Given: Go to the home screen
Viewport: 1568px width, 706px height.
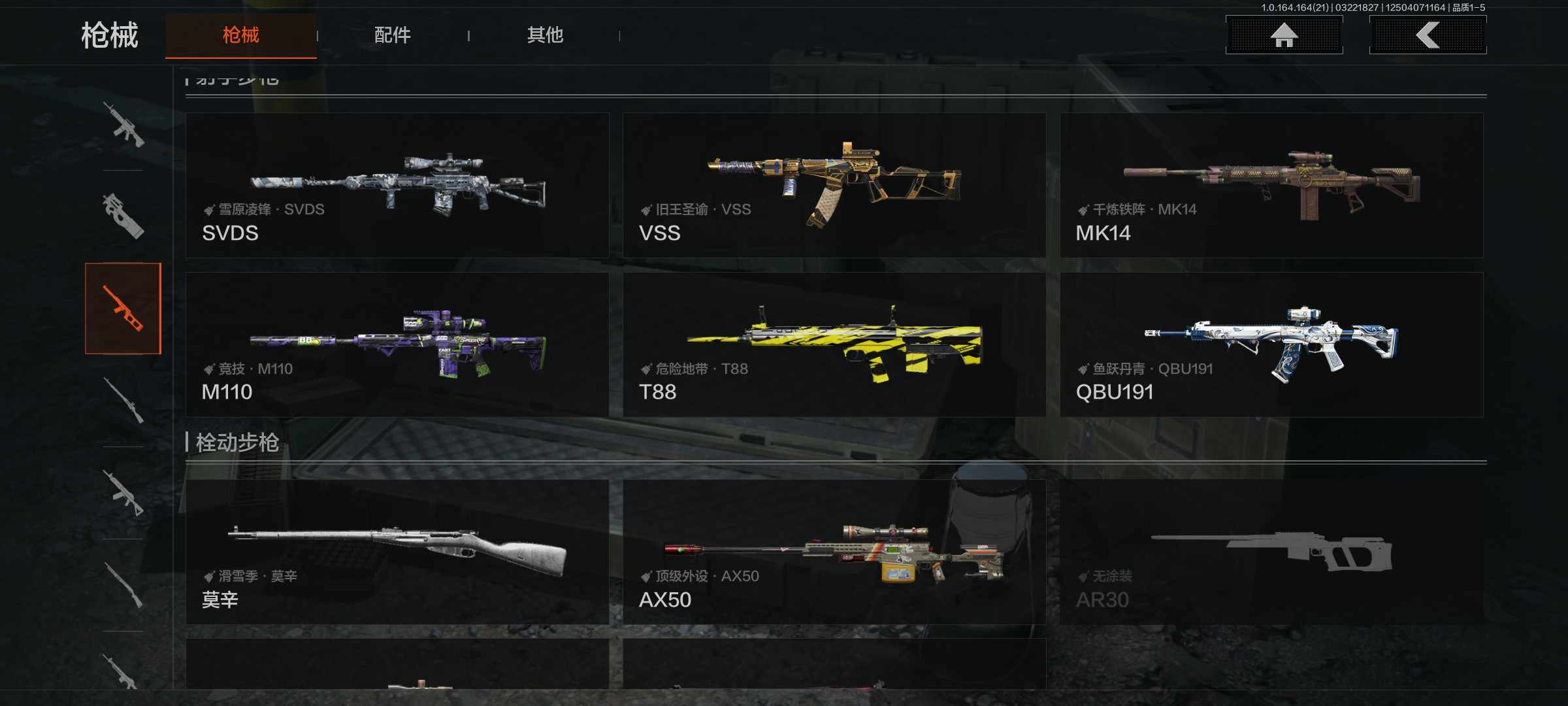Looking at the screenshot, I should pyautogui.click(x=1284, y=35).
